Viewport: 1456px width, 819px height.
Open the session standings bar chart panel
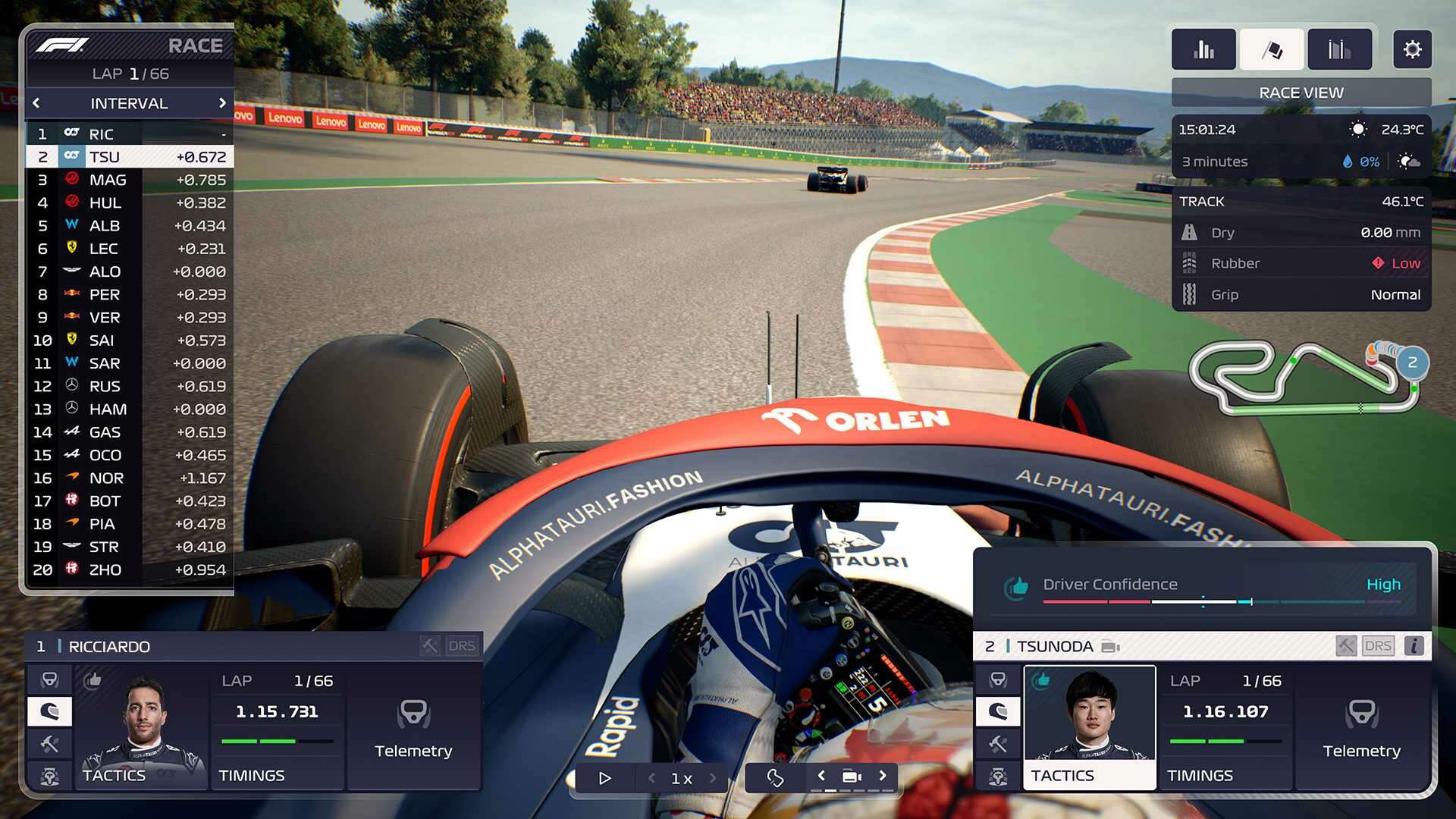click(1203, 49)
